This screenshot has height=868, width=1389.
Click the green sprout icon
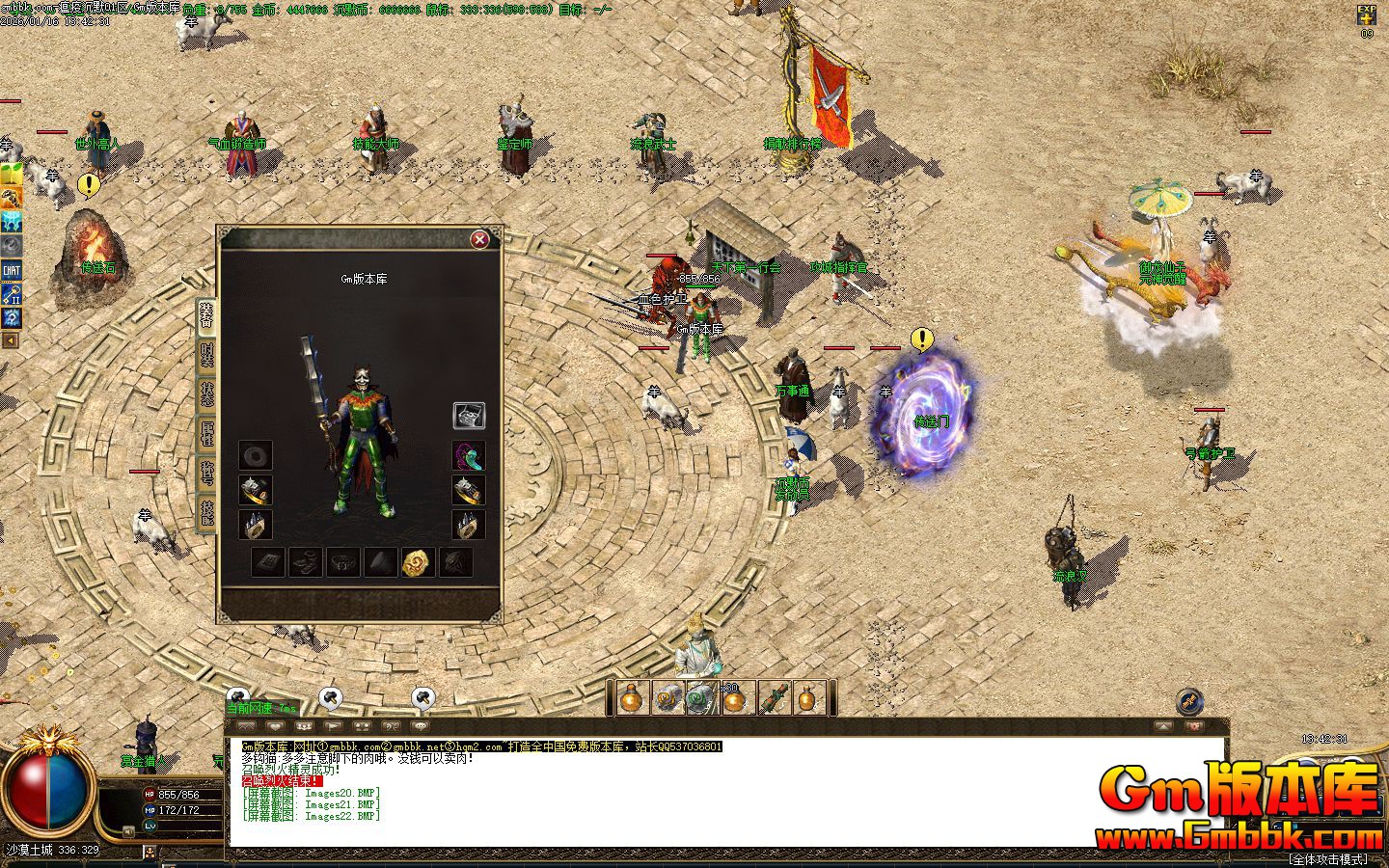click(12, 175)
